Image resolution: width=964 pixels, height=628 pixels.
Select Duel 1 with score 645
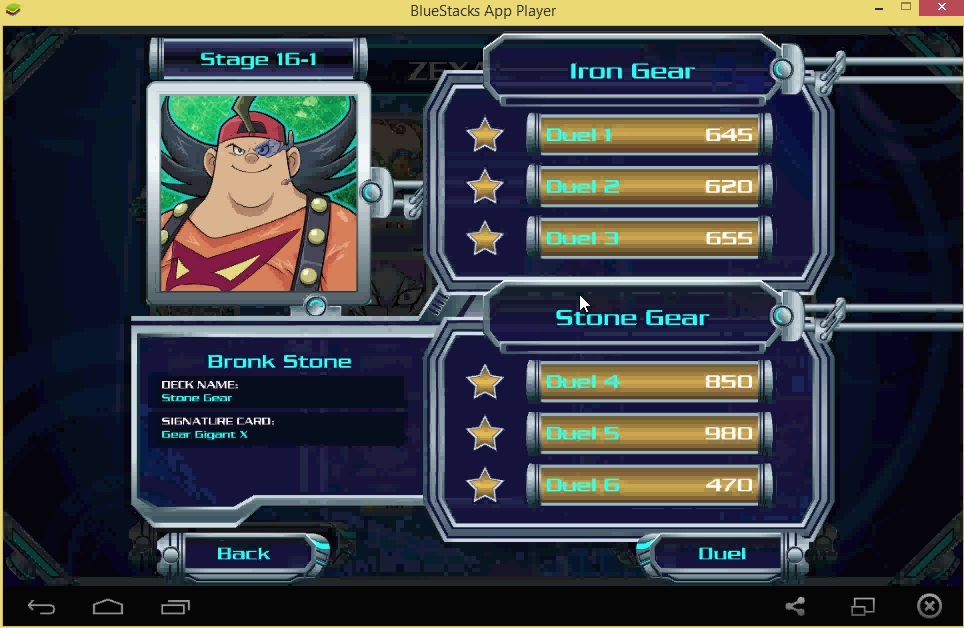[x=649, y=135]
